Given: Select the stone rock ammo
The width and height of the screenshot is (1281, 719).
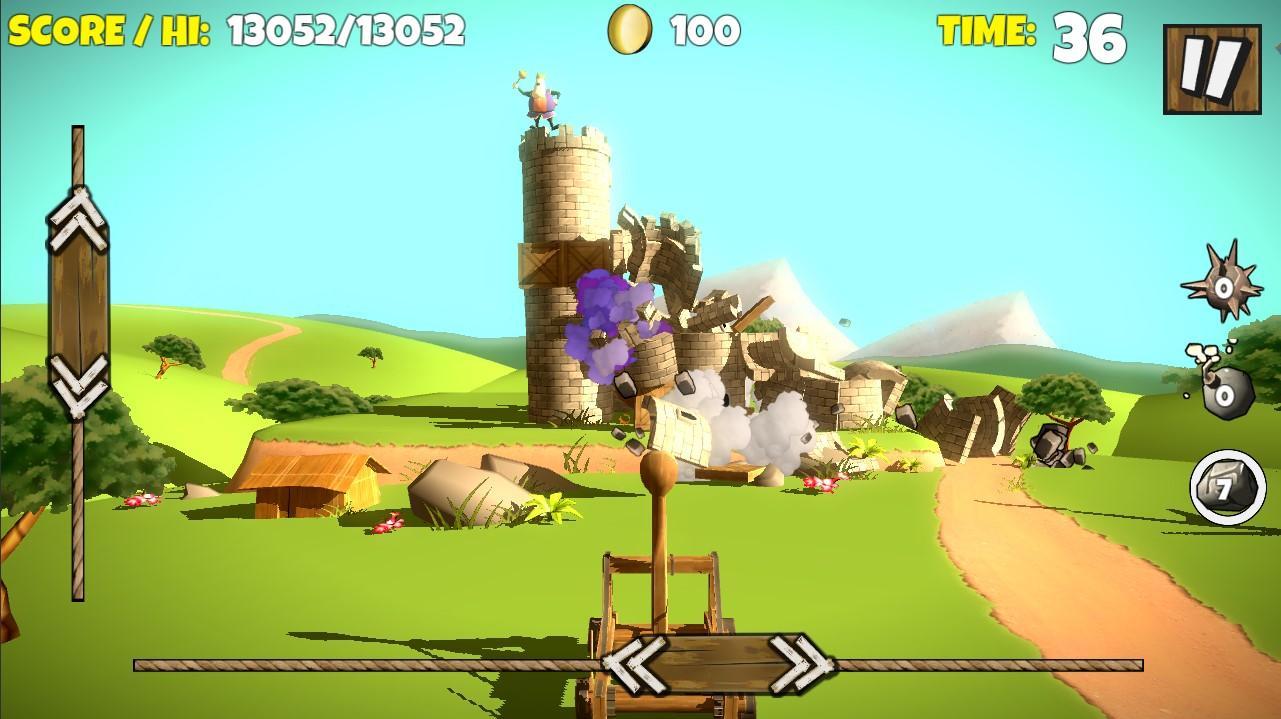Looking at the screenshot, I should click(1227, 488).
